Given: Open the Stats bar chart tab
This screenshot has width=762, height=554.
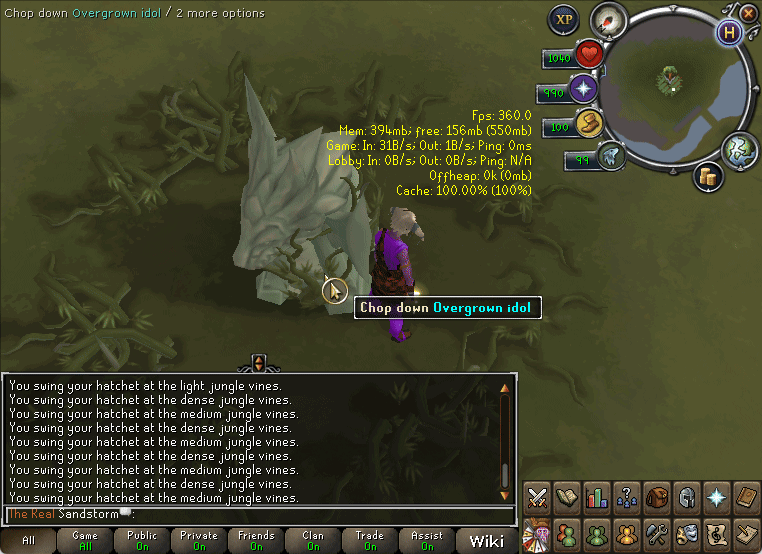Looking at the screenshot, I should tap(597, 497).
